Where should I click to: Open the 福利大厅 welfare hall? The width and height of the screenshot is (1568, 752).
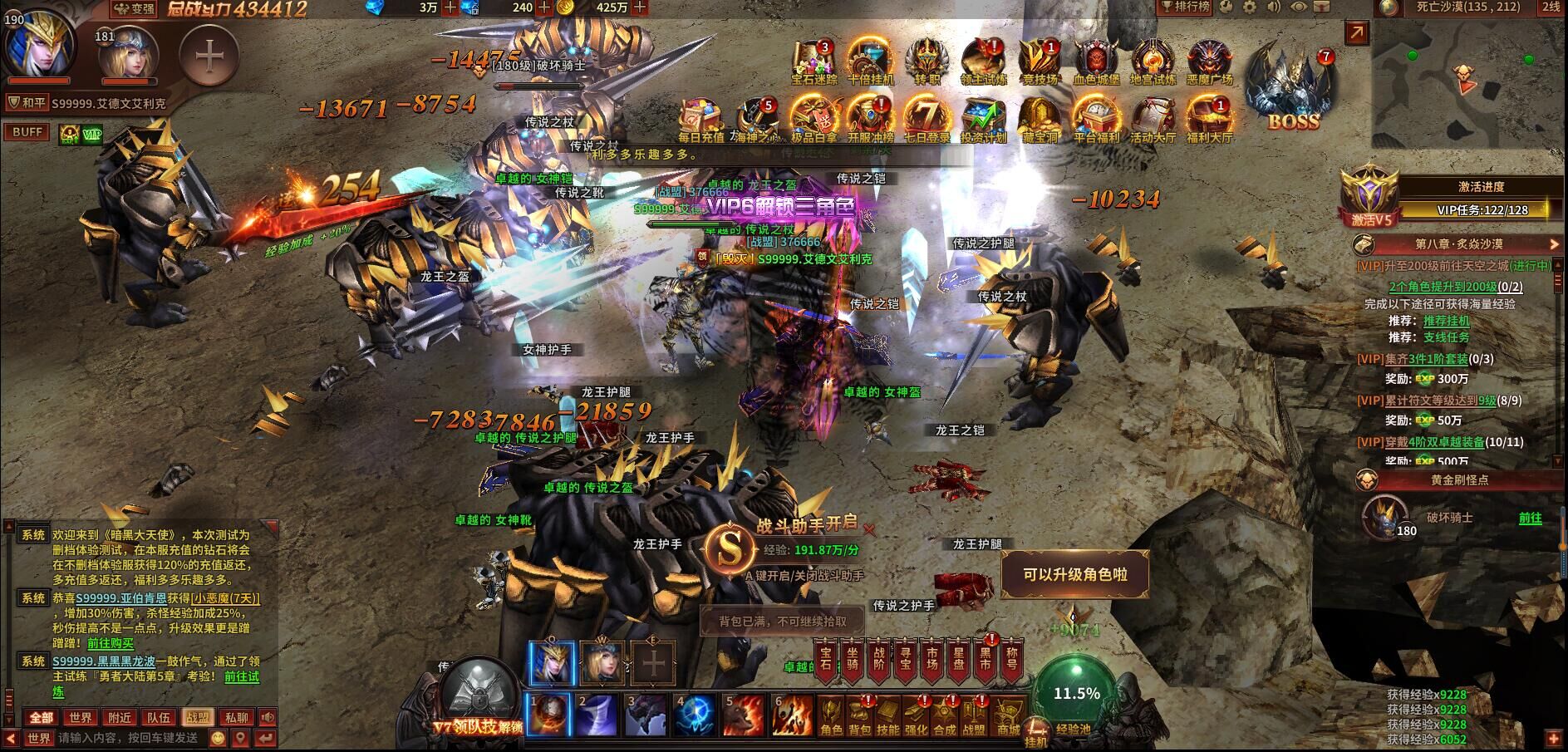pyautogui.click(x=1209, y=119)
